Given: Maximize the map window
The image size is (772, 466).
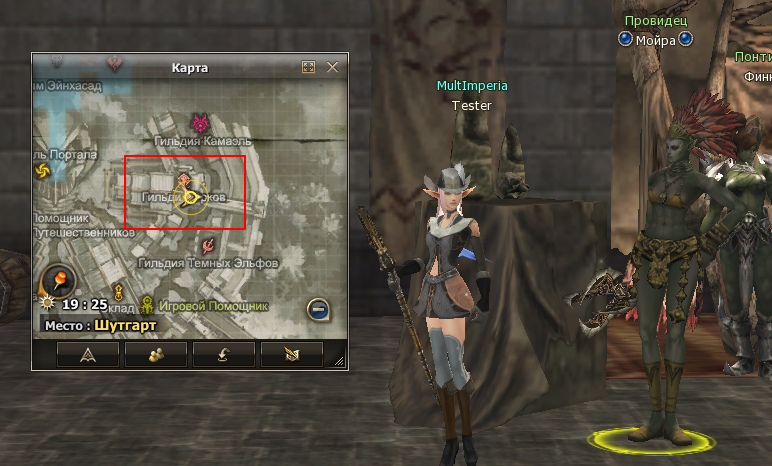Looking at the screenshot, I should click(309, 67).
